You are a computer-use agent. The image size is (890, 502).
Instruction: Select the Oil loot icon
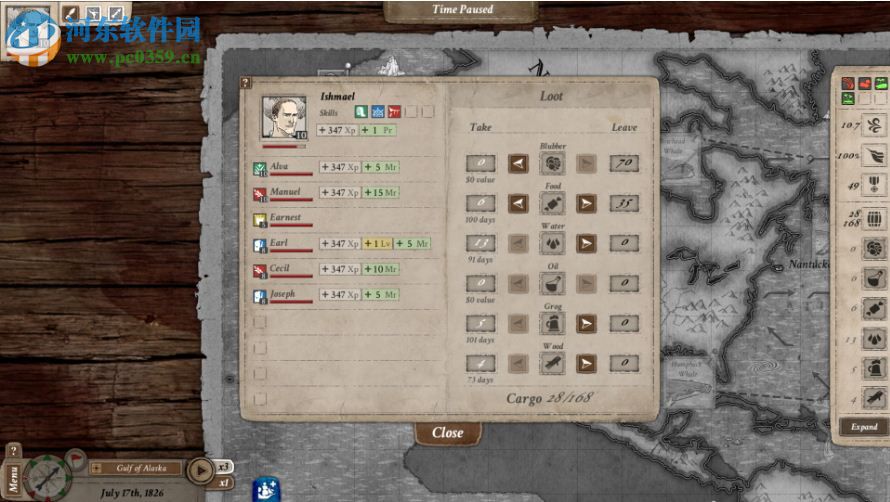coord(552,284)
